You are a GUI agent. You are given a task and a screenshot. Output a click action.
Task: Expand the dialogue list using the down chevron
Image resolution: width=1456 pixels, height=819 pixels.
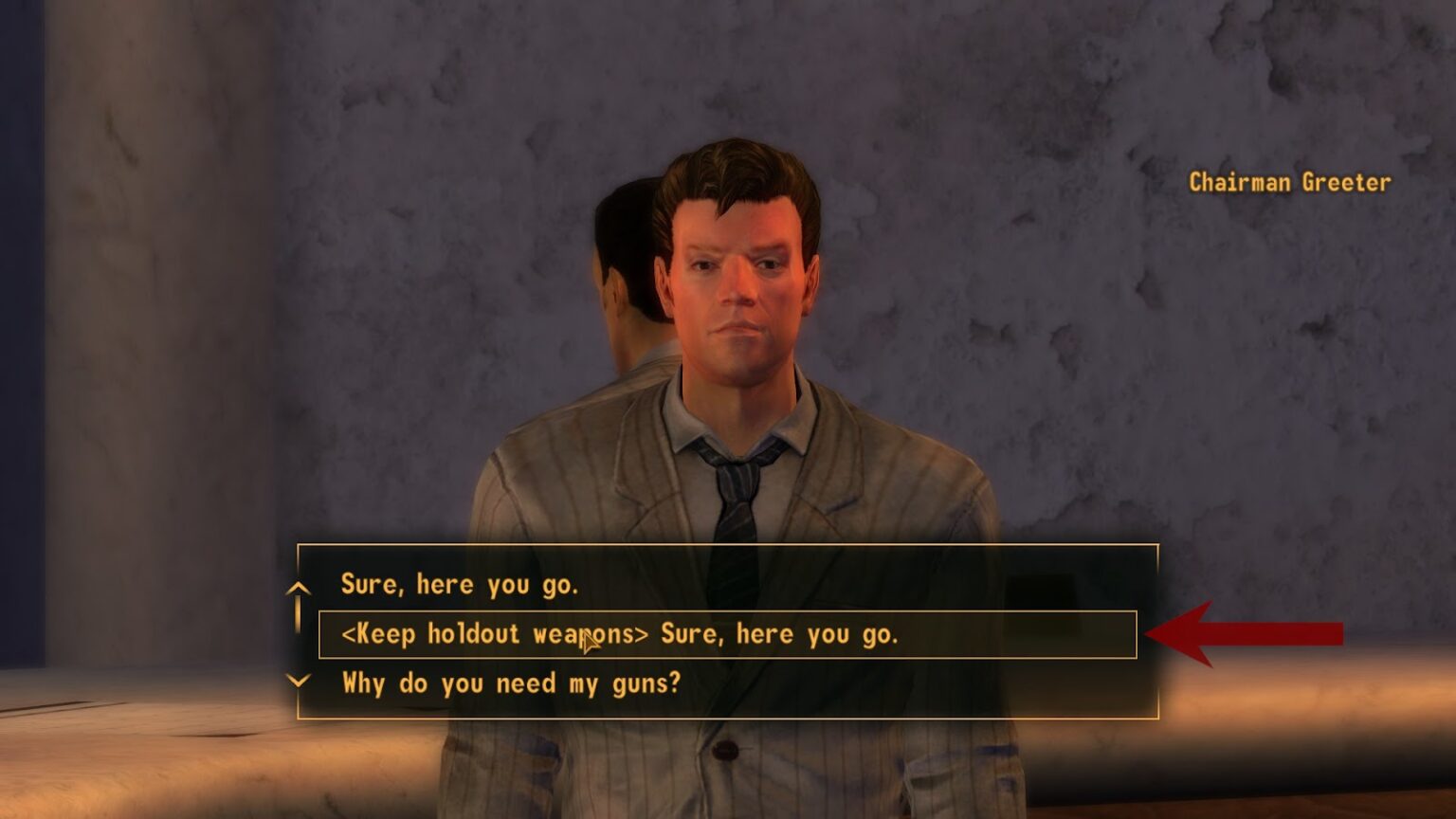tap(298, 682)
